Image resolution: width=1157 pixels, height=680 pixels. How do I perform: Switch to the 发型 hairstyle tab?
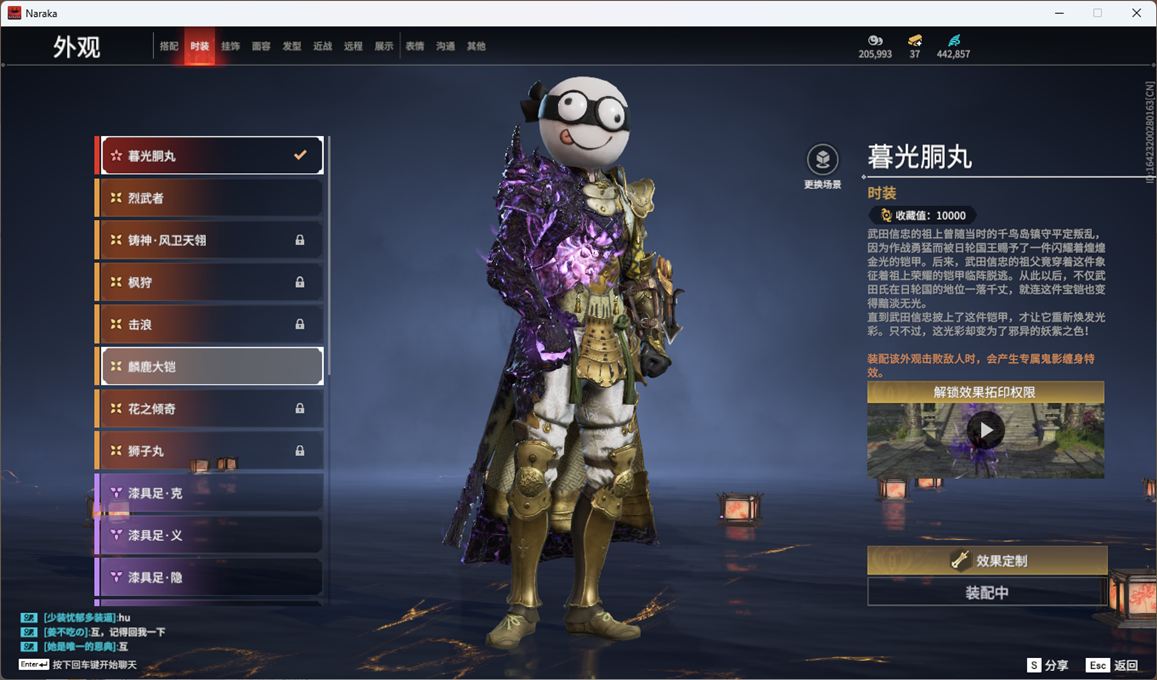[x=292, y=46]
